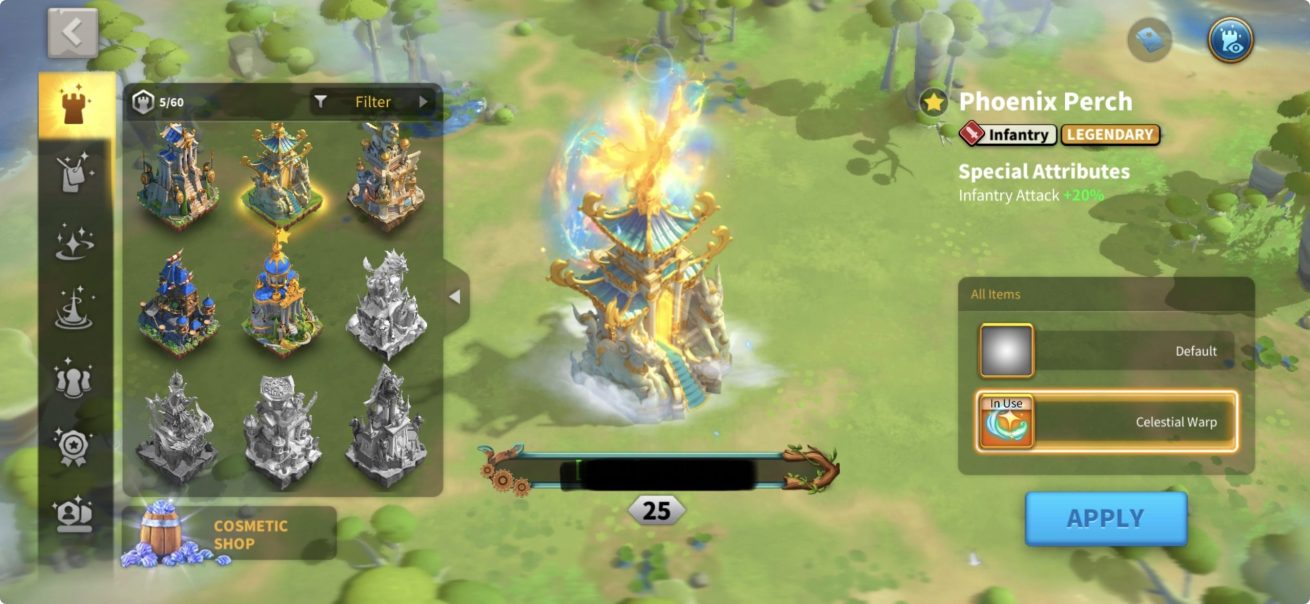Go back using the top-left arrow
Screen dimensions: 1310x604
pos(72,34)
